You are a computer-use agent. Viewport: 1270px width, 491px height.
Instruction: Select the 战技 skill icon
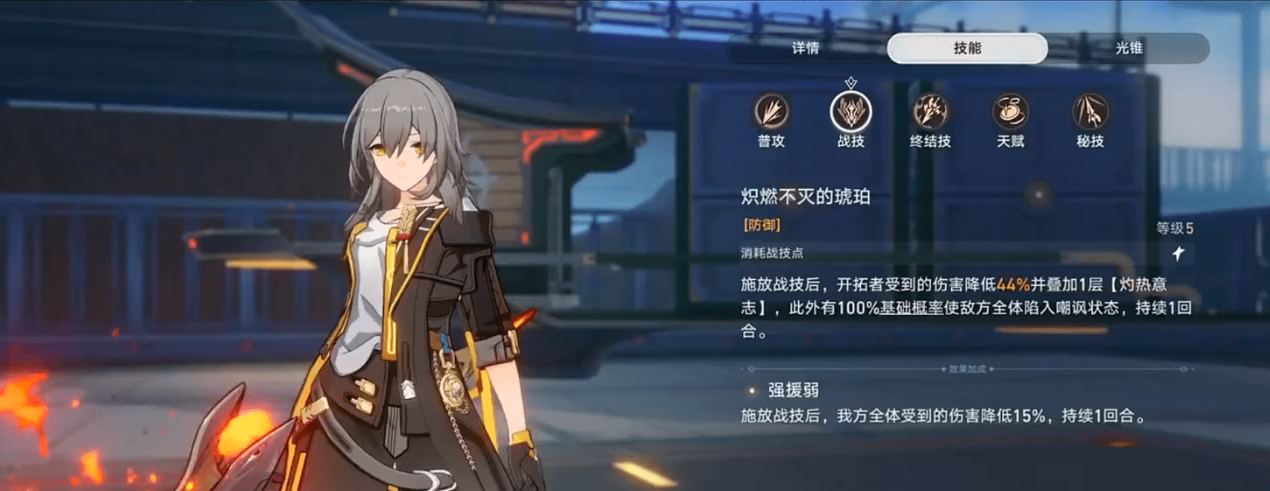tap(850, 111)
